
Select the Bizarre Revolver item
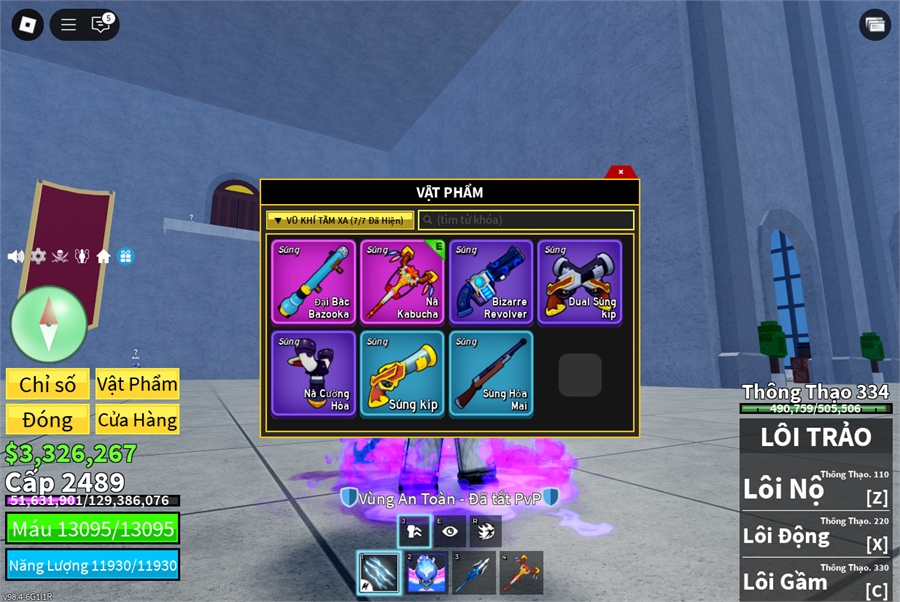(491, 282)
